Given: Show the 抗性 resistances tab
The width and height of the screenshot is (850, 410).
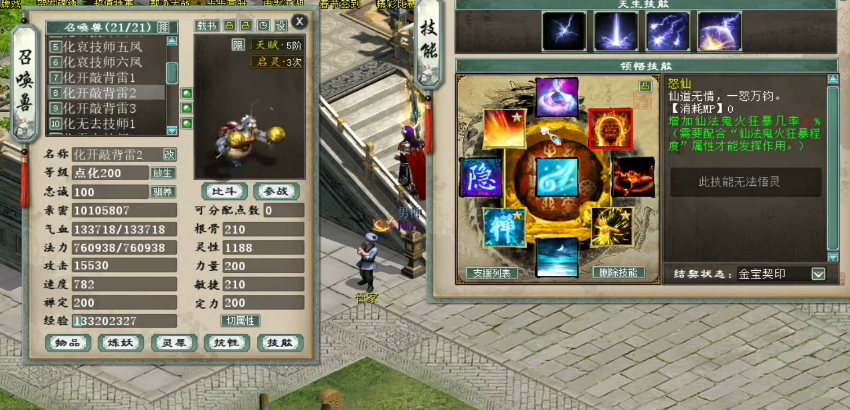Looking at the screenshot, I should point(223,342).
